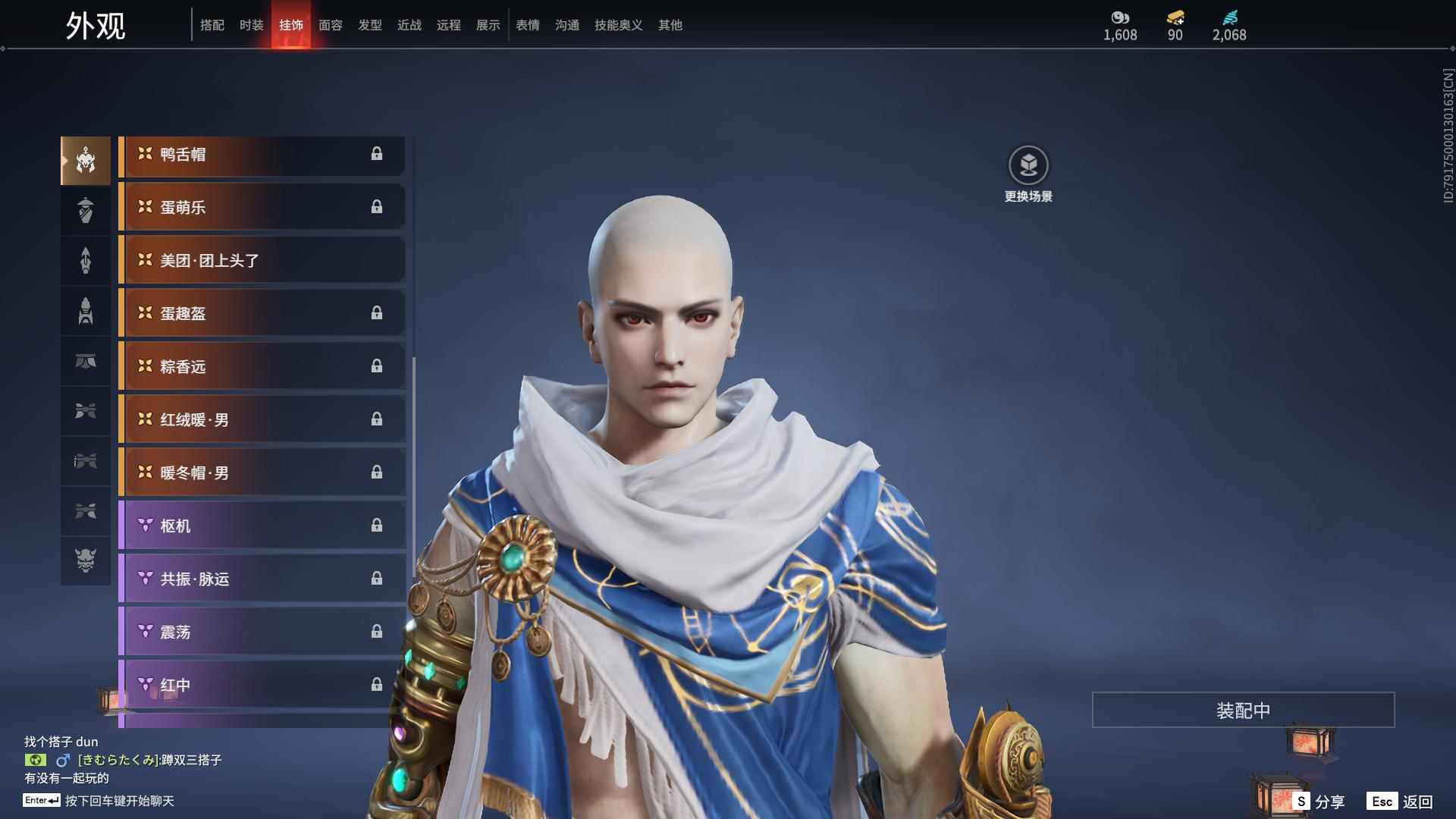Open the 技能奥义 tab
Image resolution: width=1456 pixels, height=819 pixels.
click(619, 25)
